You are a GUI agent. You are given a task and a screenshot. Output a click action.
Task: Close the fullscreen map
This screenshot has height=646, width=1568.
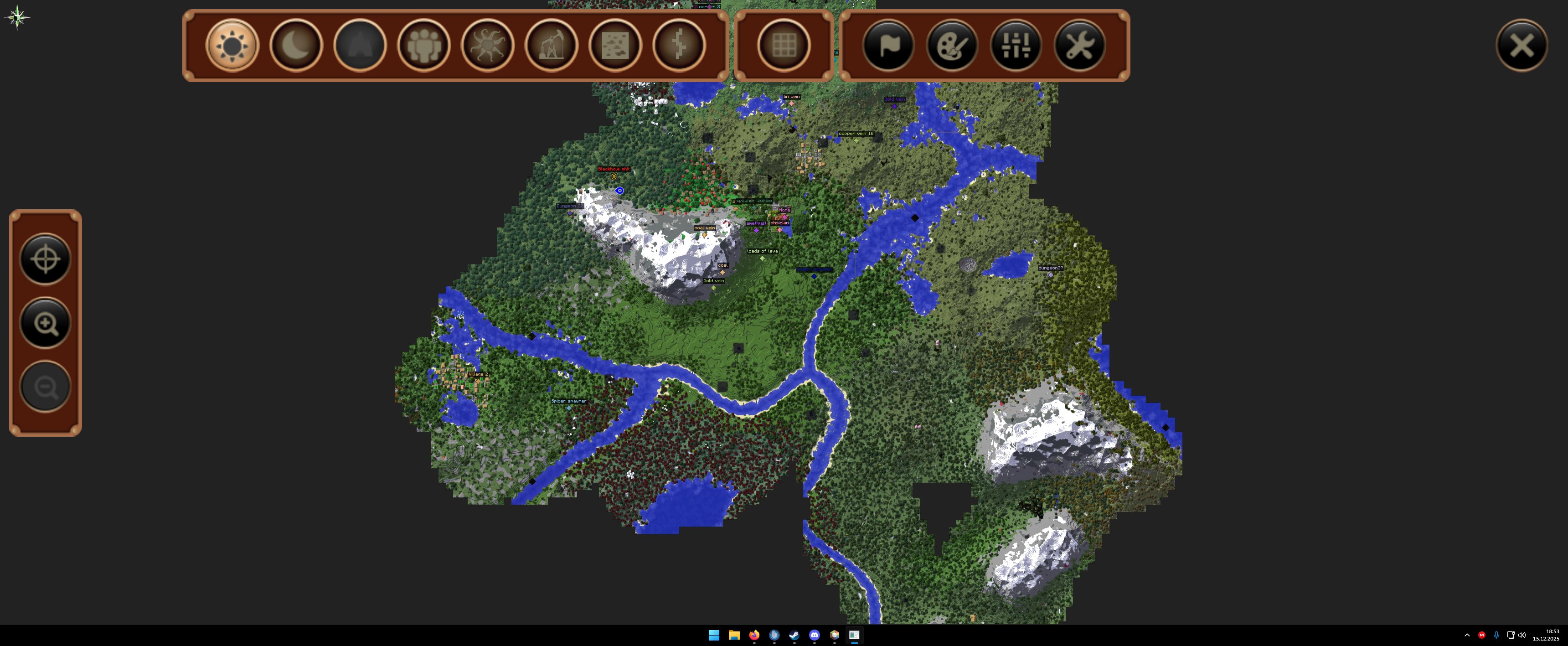pyautogui.click(x=1521, y=45)
